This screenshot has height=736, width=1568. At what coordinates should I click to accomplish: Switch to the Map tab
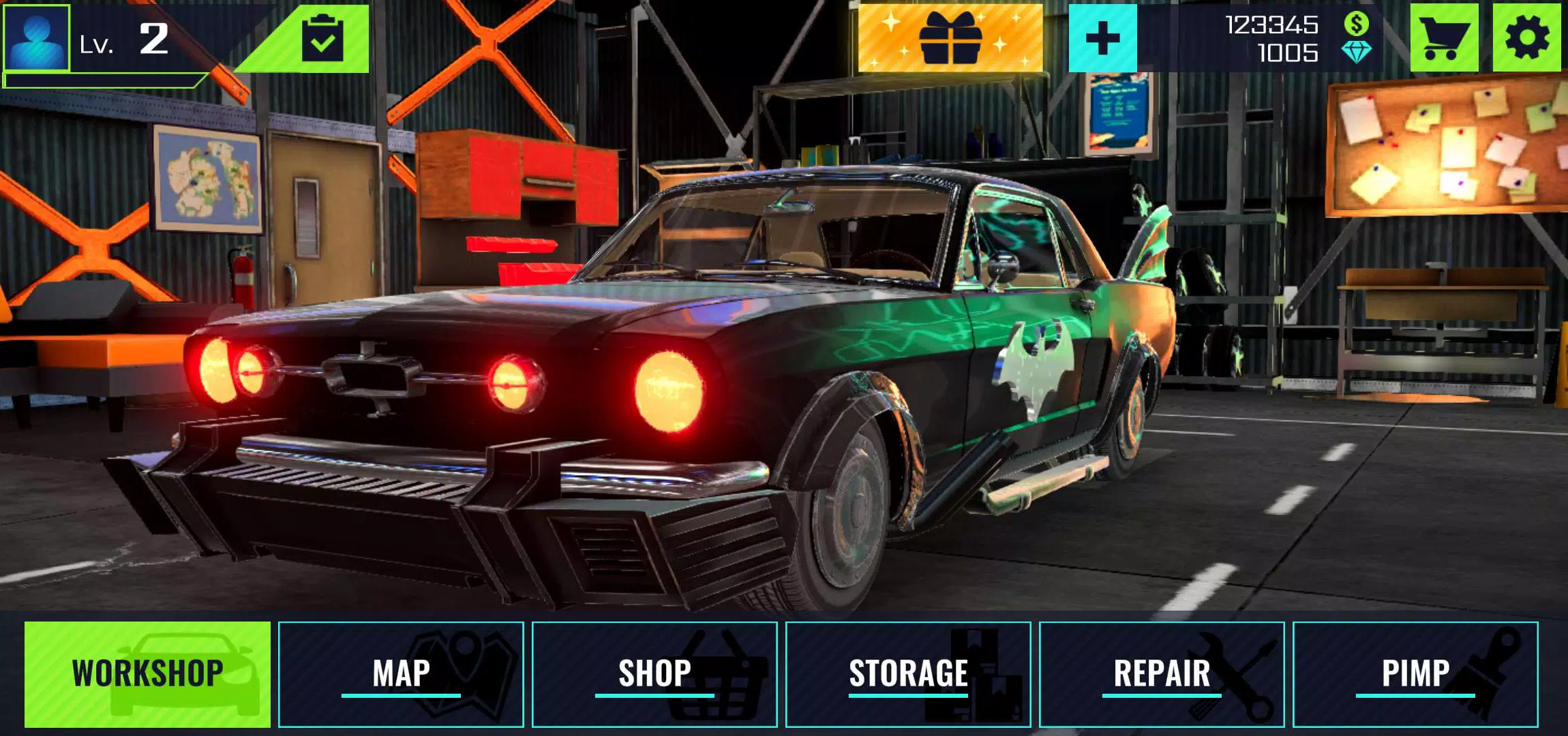(x=401, y=674)
